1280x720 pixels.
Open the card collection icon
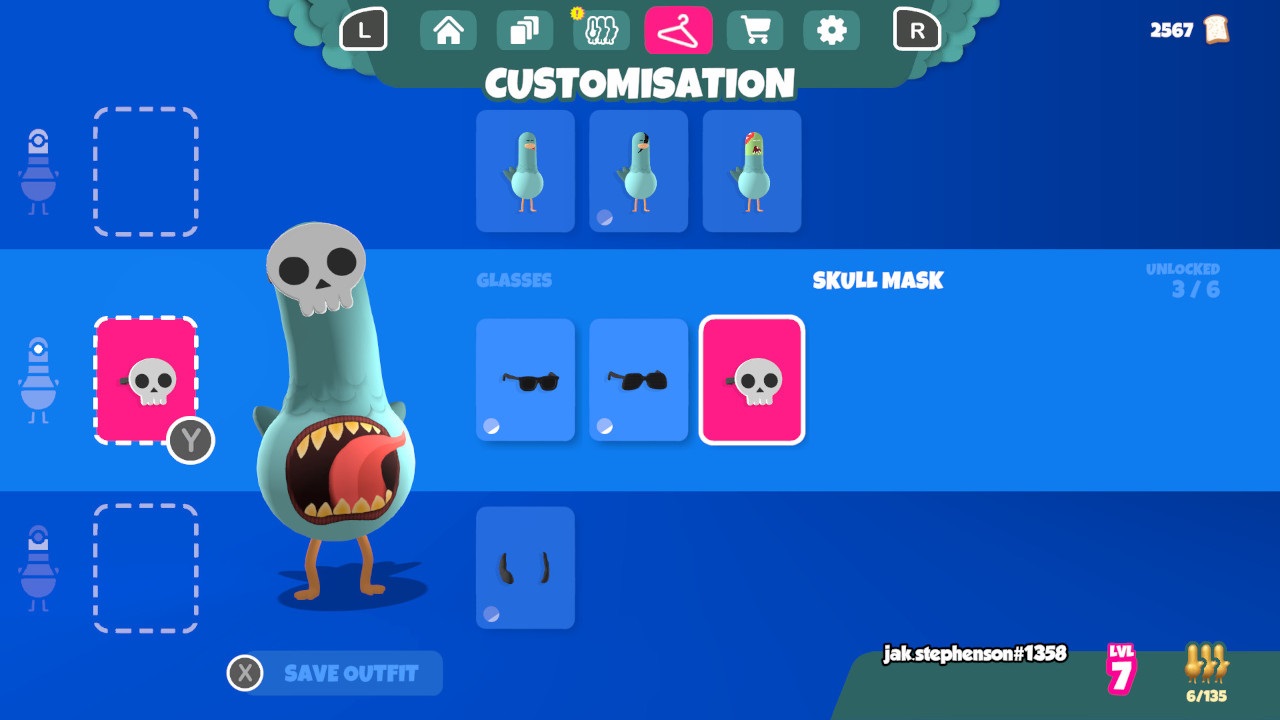click(524, 30)
